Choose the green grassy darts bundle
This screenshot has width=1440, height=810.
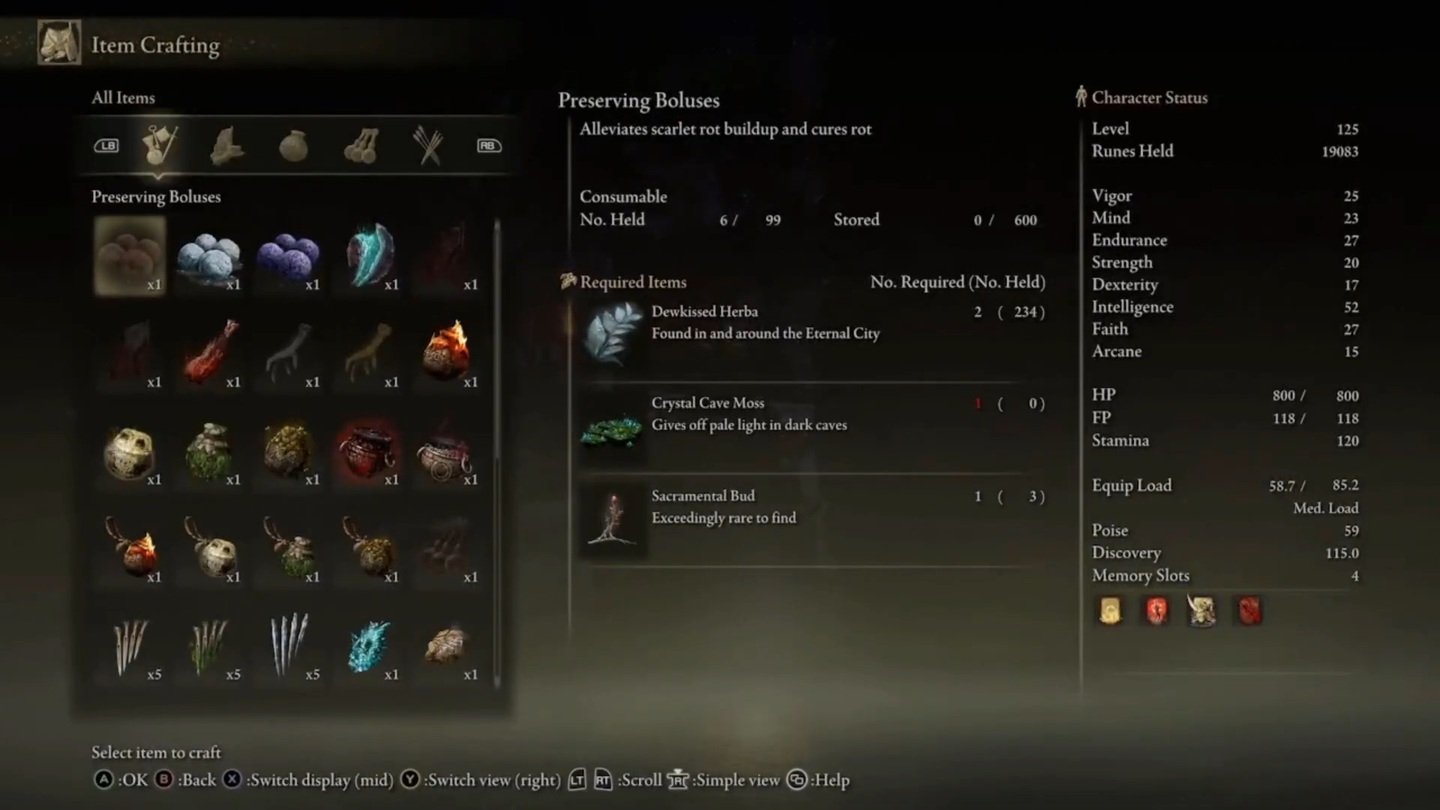coord(209,646)
